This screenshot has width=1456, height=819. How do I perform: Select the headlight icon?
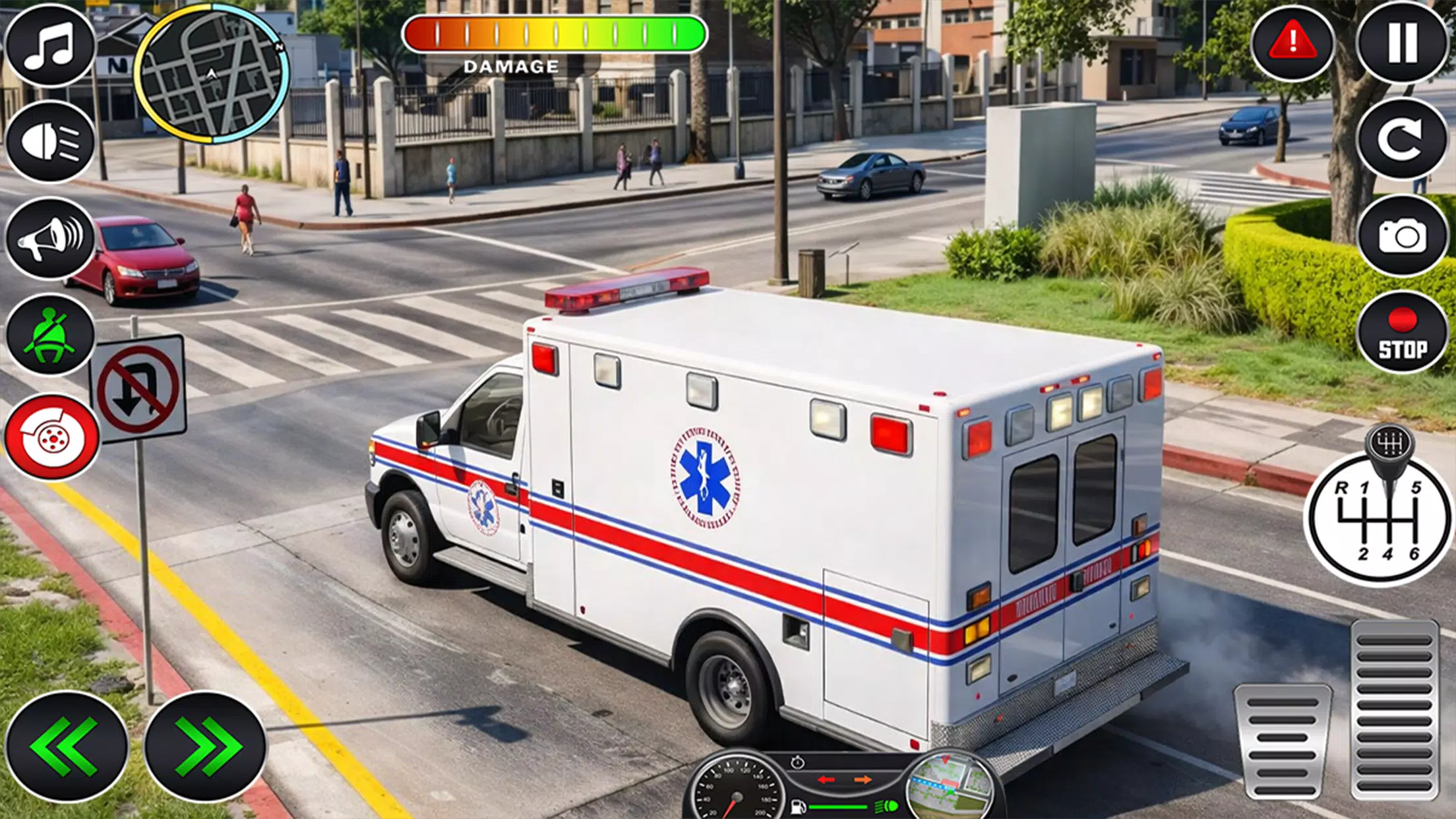click(51, 142)
